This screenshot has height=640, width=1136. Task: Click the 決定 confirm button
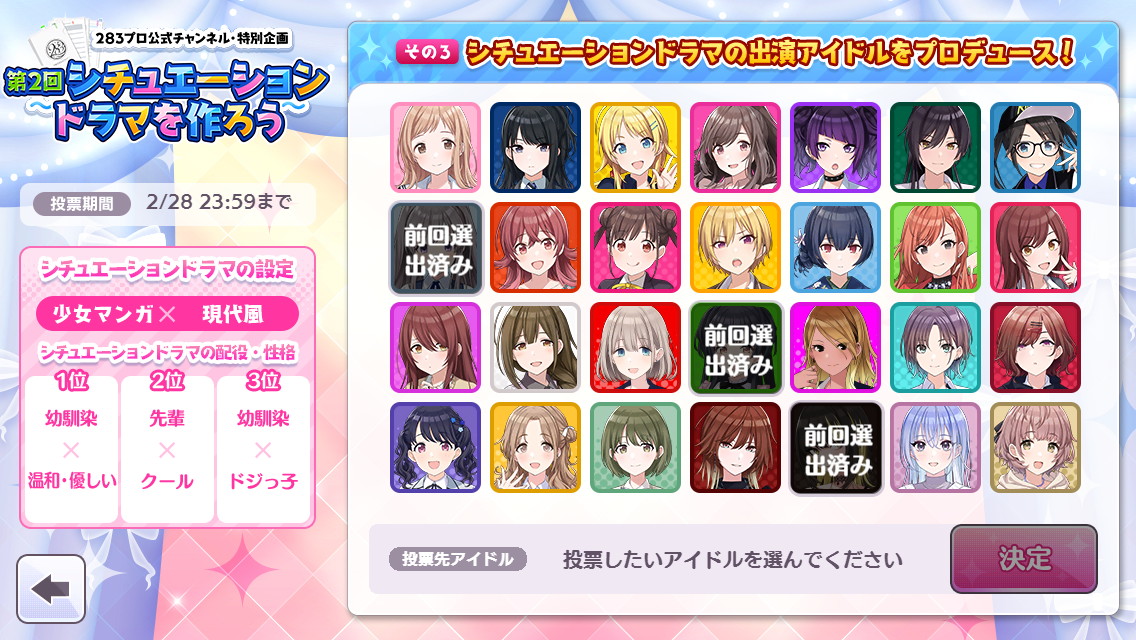pyautogui.click(x=1023, y=559)
